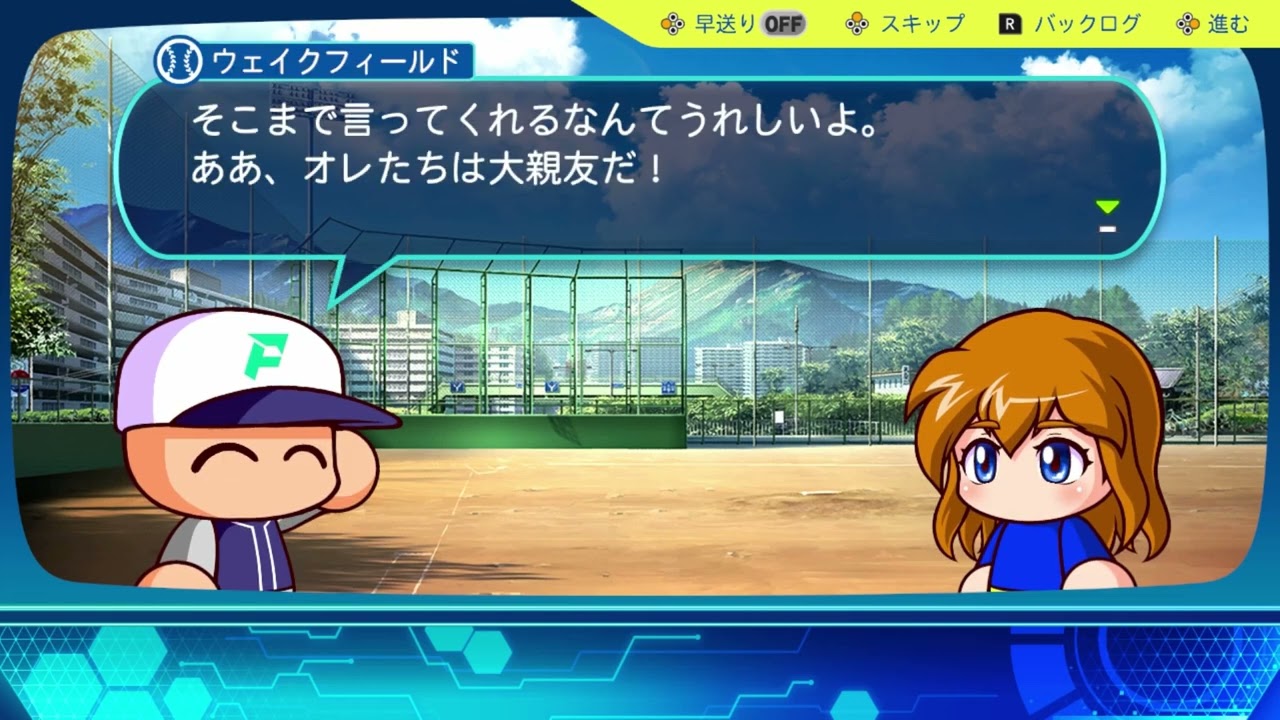This screenshot has height=720, width=1280.
Task: Toggle the 早送り OFF fast-forward switch
Action: click(x=783, y=24)
